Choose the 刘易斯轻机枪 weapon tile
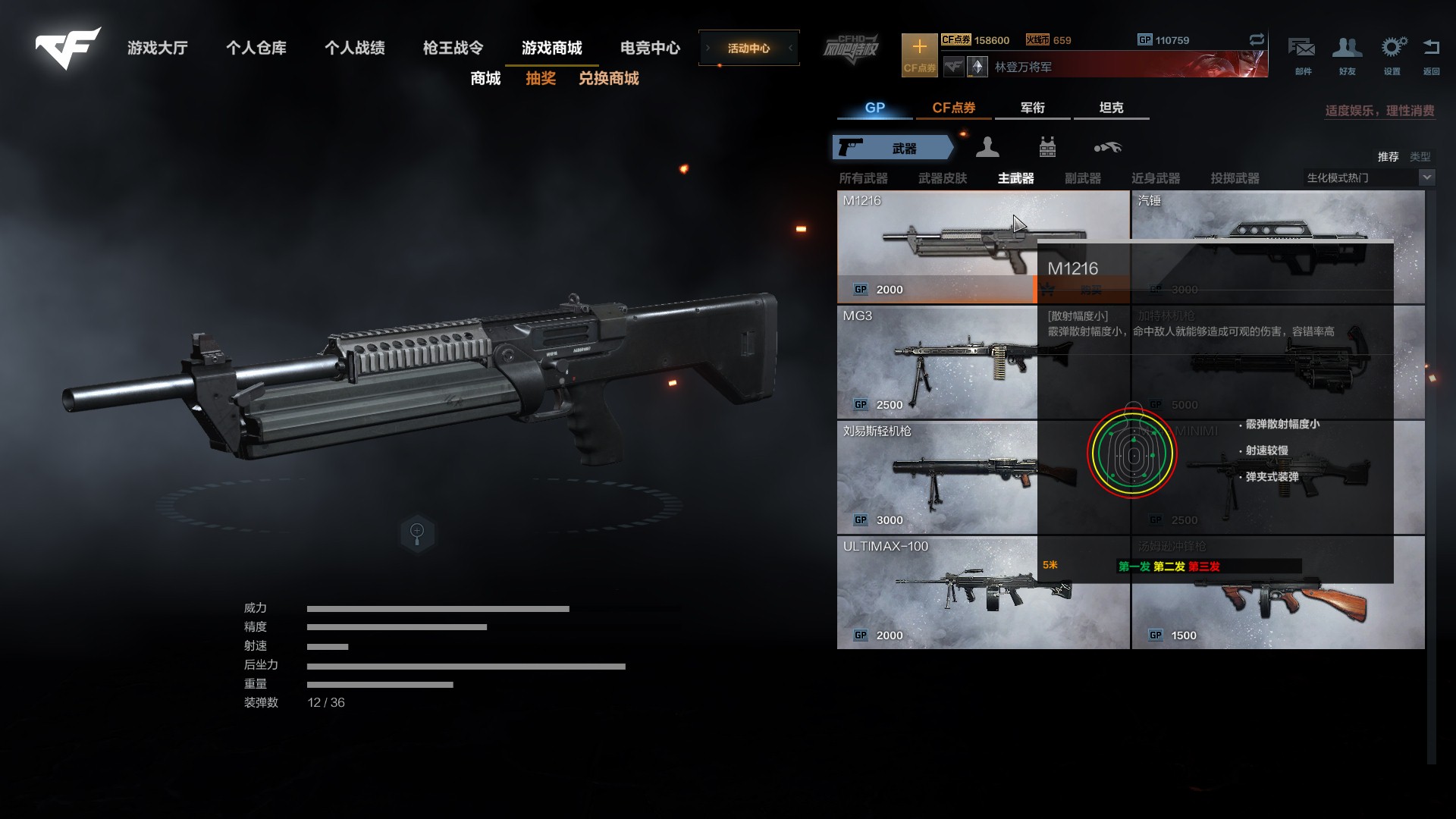The image size is (1456, 819). pyautogui.click(x=937, y=478)
